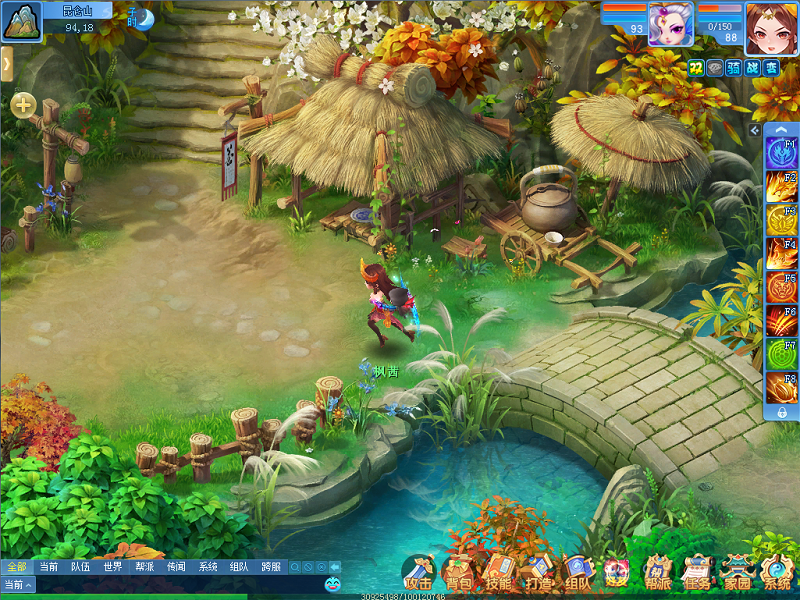Screen dimensions: 800x600
Task: Select the 系统 system chat tab
Action: click(x=208, y=567)
